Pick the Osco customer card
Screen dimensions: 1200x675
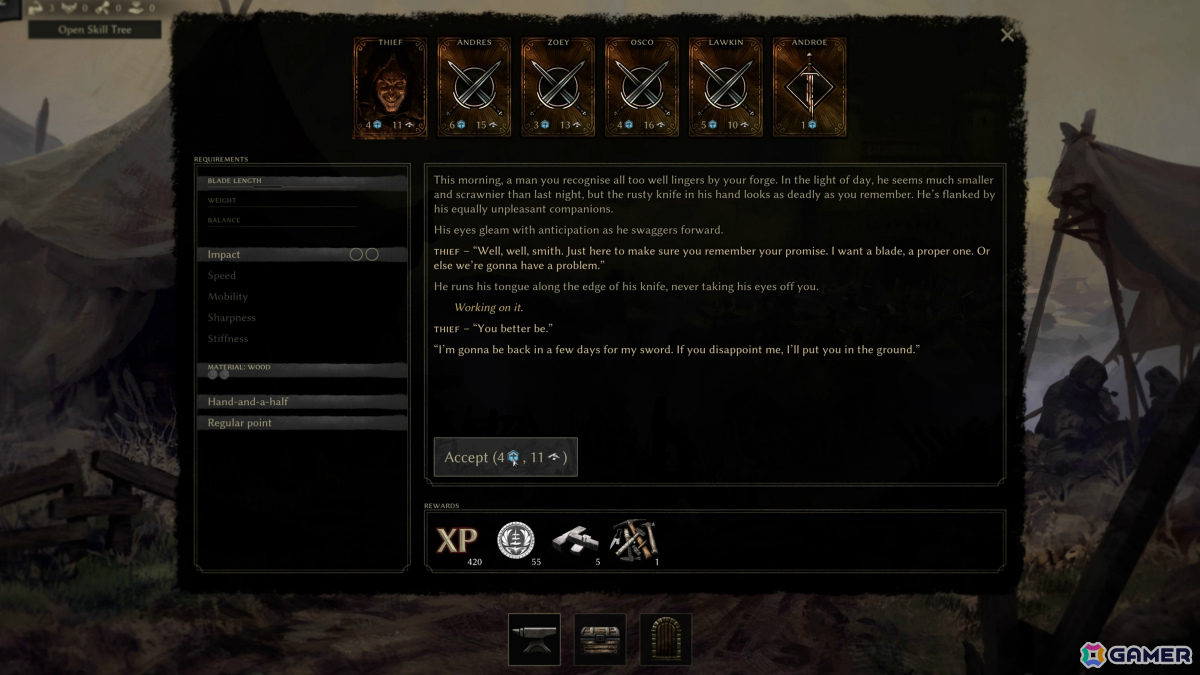tap(642, 88)
